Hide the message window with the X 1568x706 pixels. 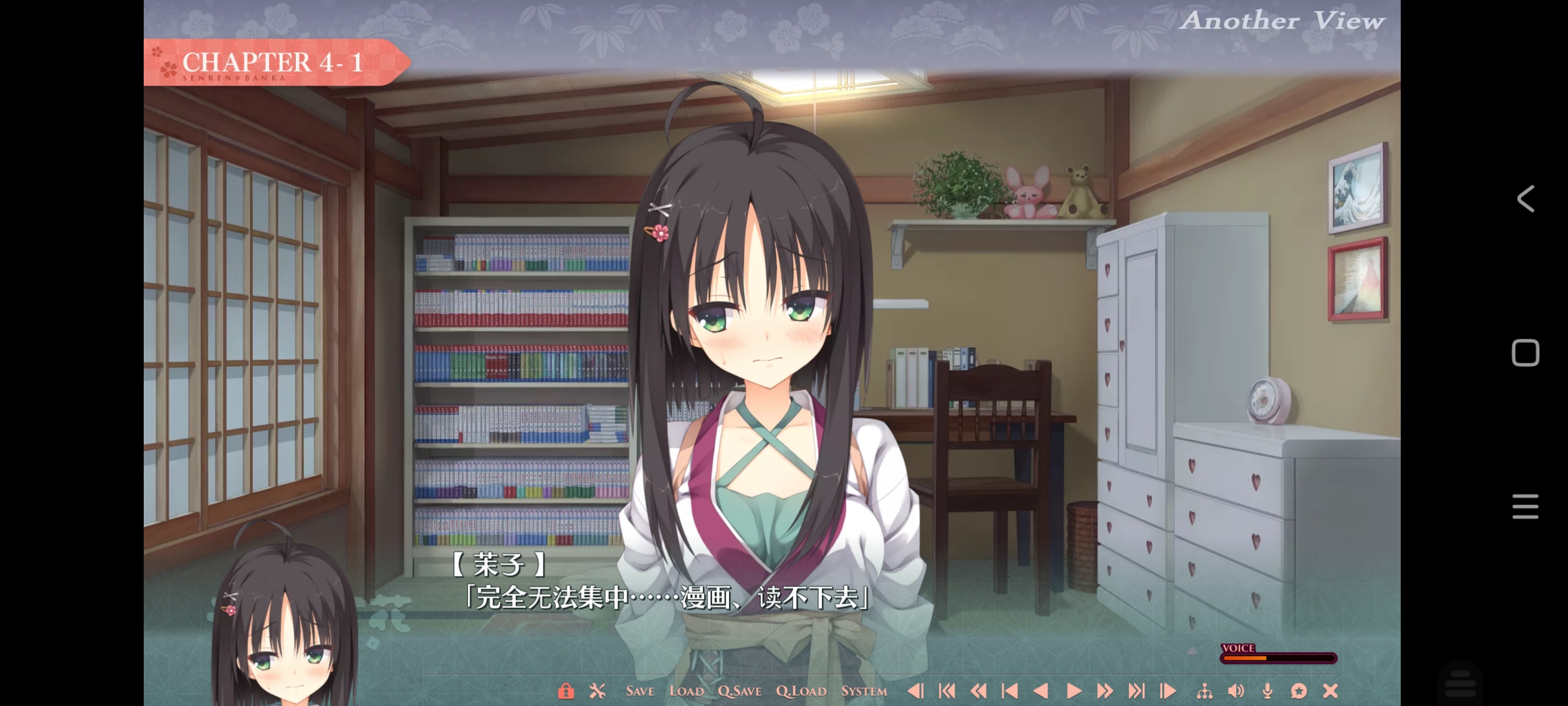pos(1330,691)
